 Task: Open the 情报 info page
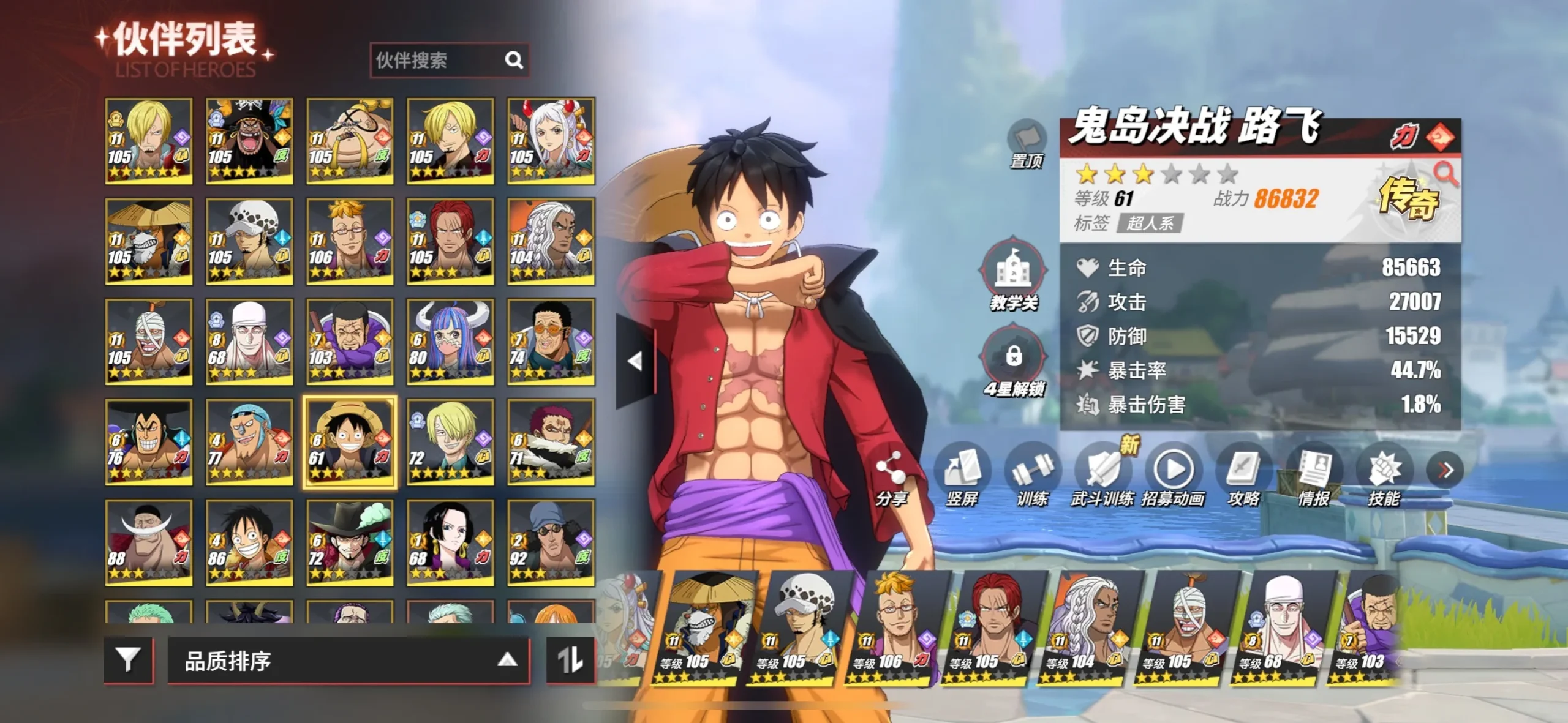click(x=1314, y=476)
